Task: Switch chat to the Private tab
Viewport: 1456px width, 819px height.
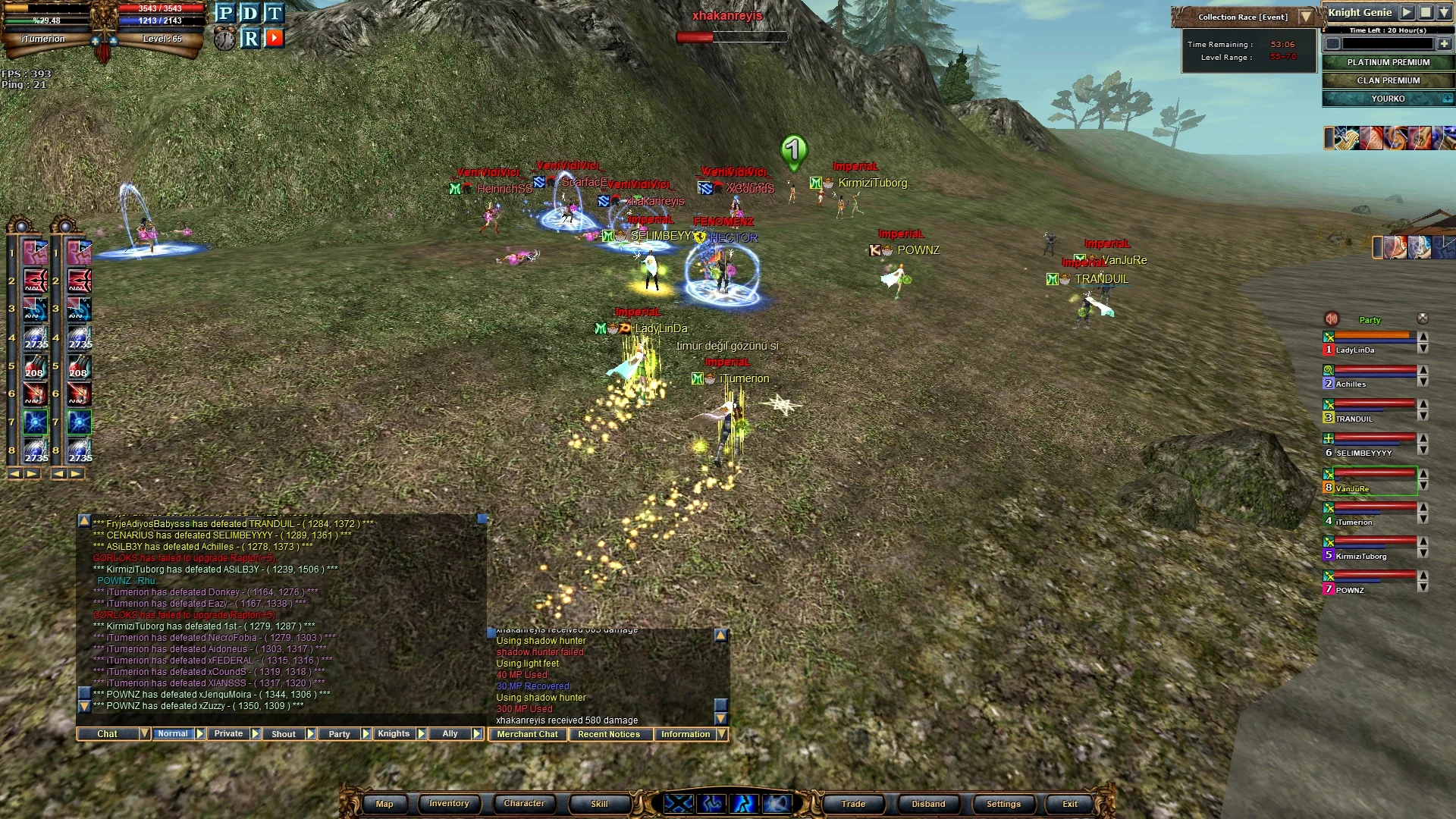Action: click(228, 734)
